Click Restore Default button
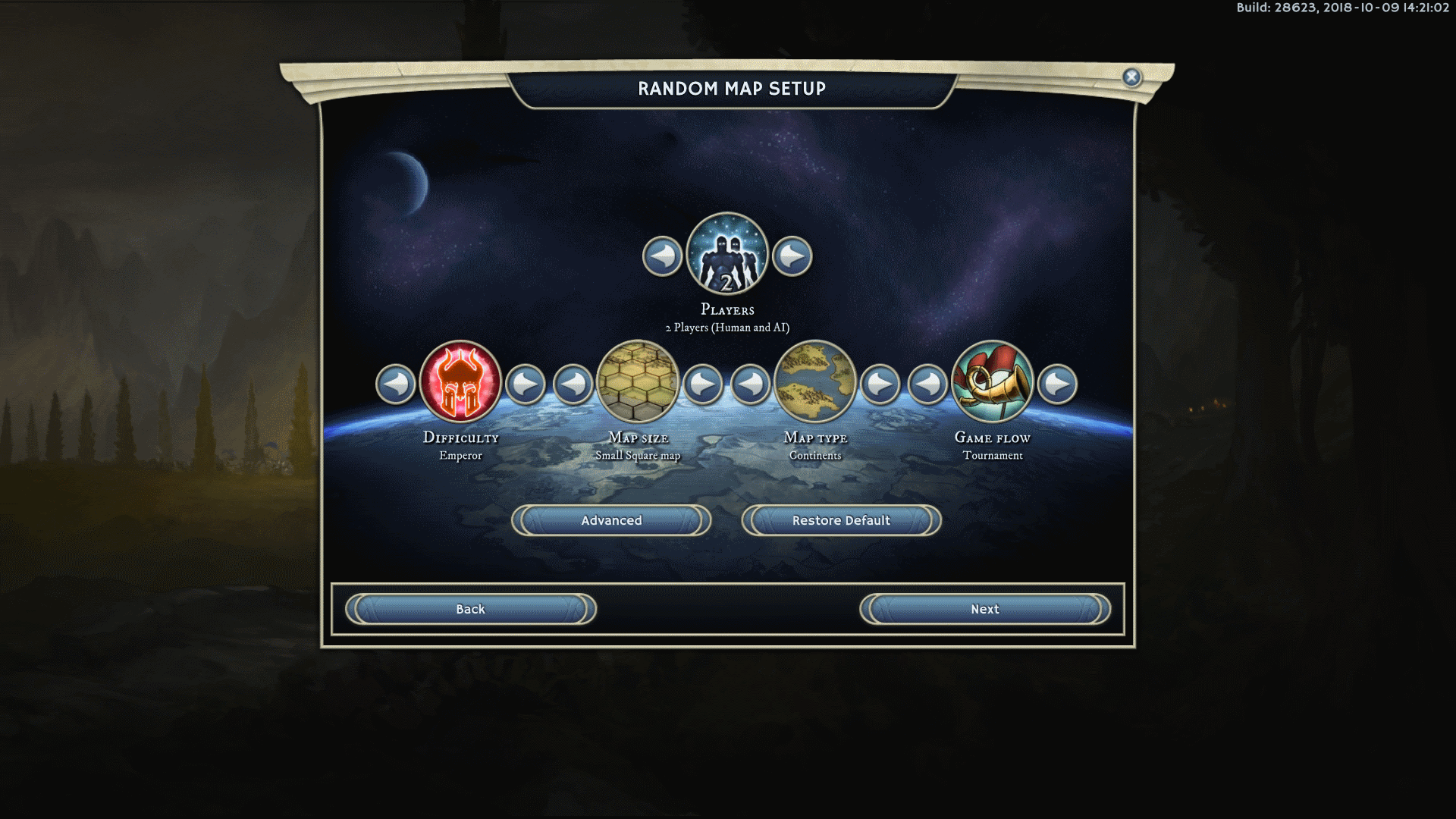 tap(841, 520)
